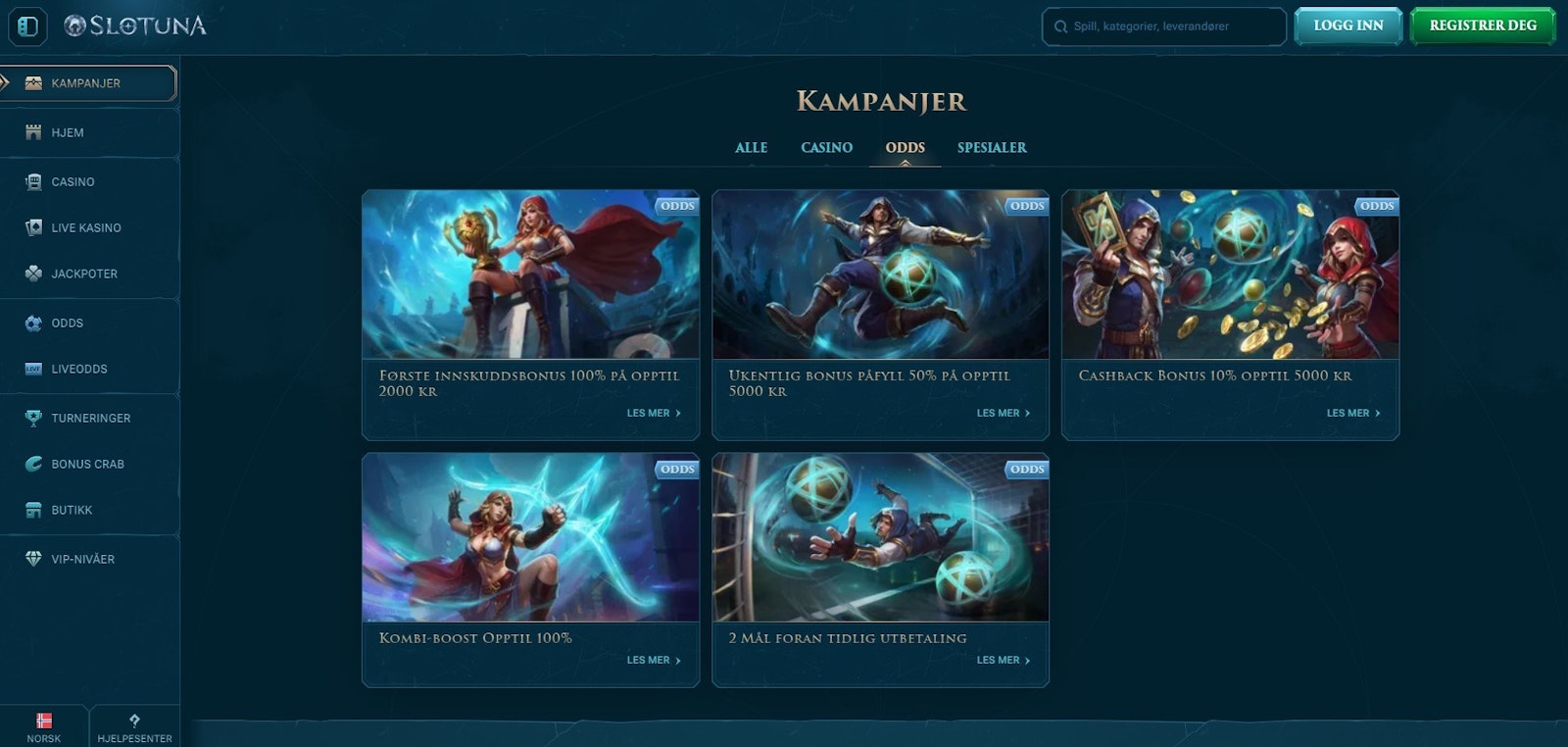Screen dimensions: 1568x747
Task: Select the Odds icon in the sidebar
Action: click(32, 323)
